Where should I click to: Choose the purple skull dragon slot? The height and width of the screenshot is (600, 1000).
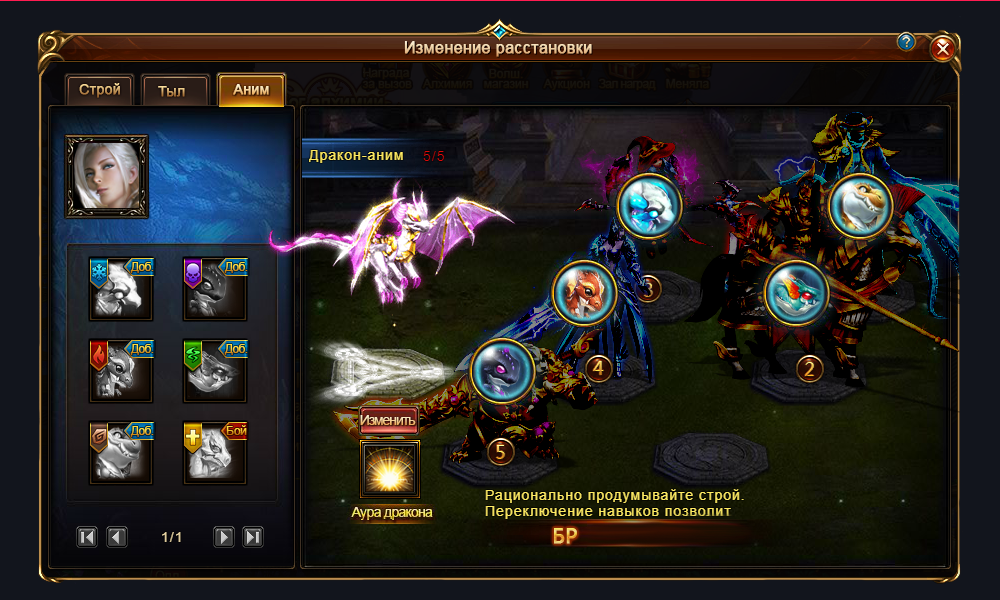pos(215,288)
